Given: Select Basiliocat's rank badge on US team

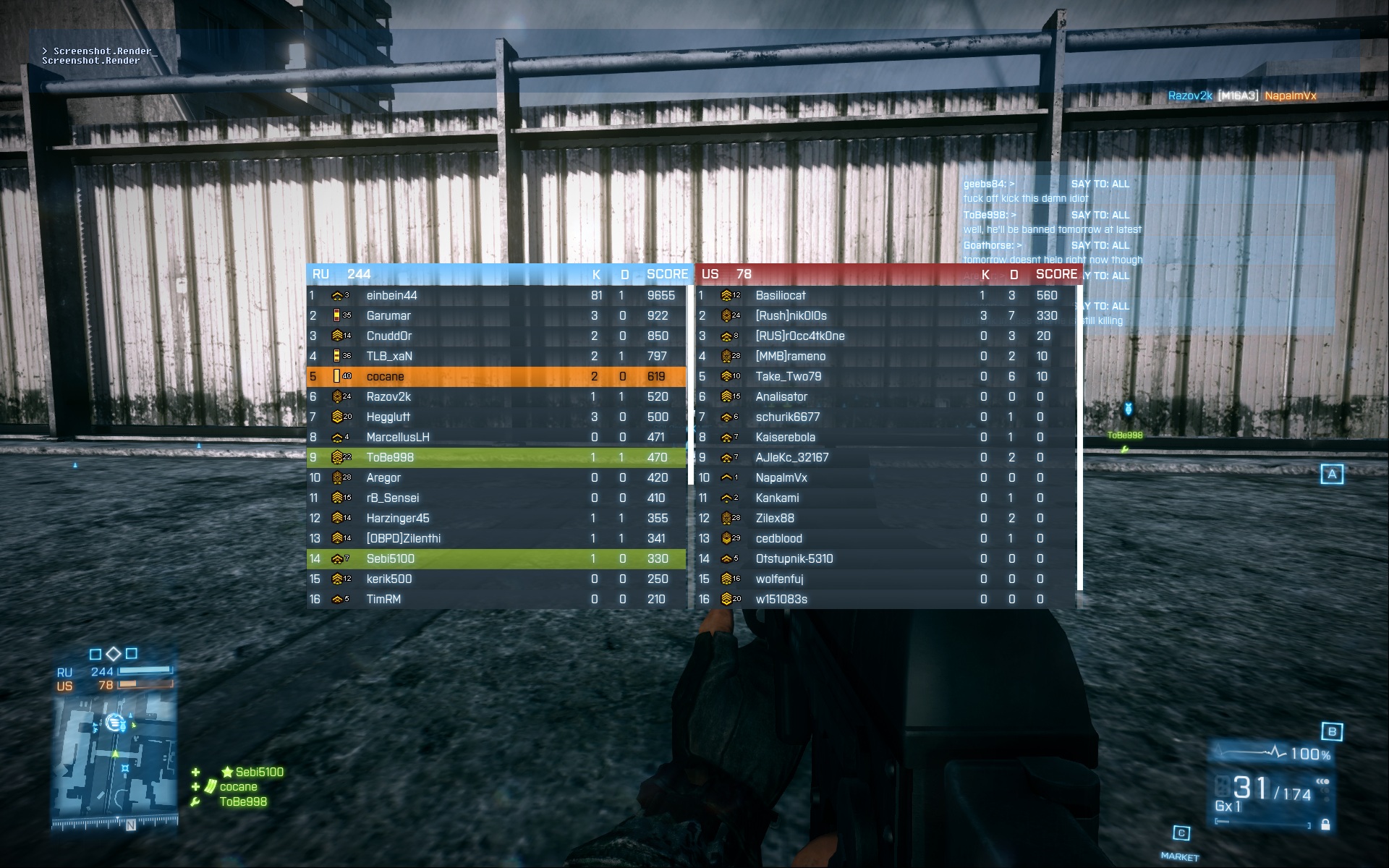Looking at the screenshot, I should click(x=727, y=295).
